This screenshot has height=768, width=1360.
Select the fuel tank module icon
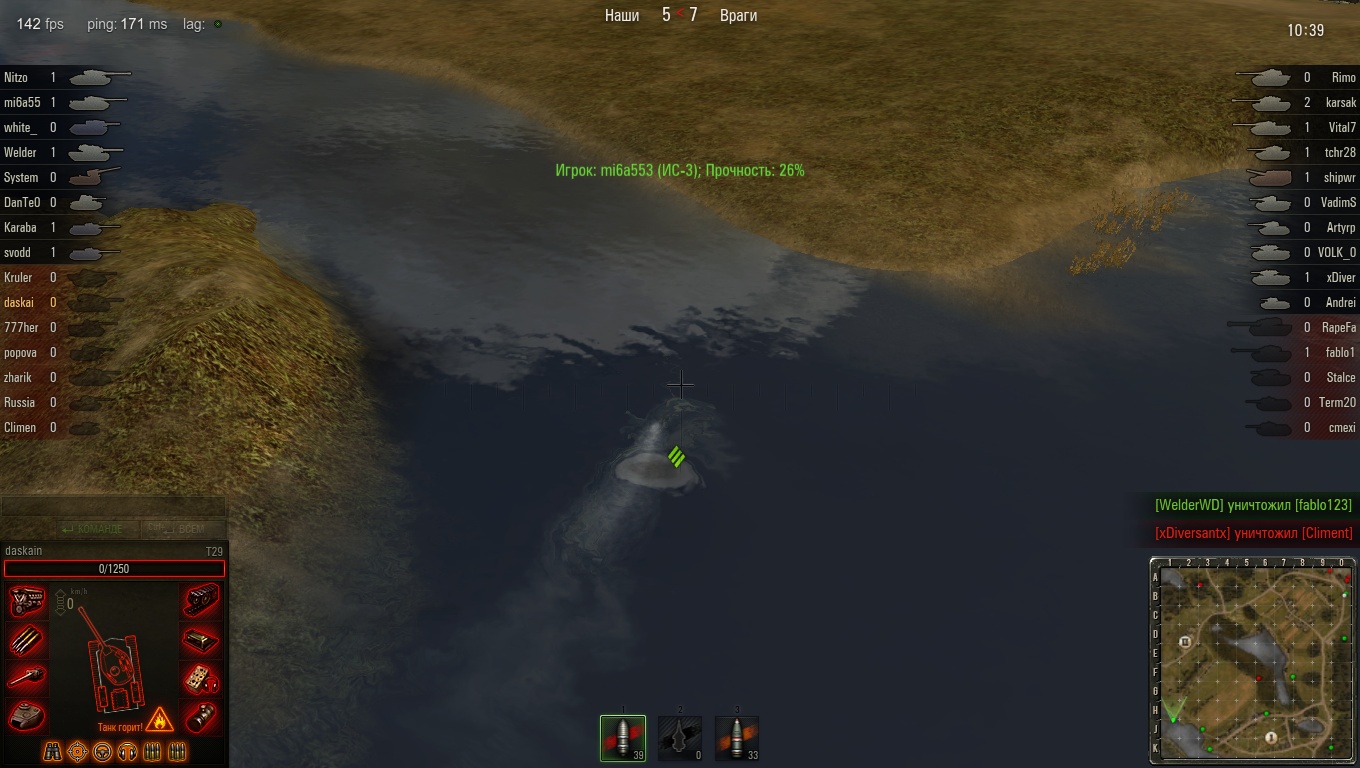[202, 639]
